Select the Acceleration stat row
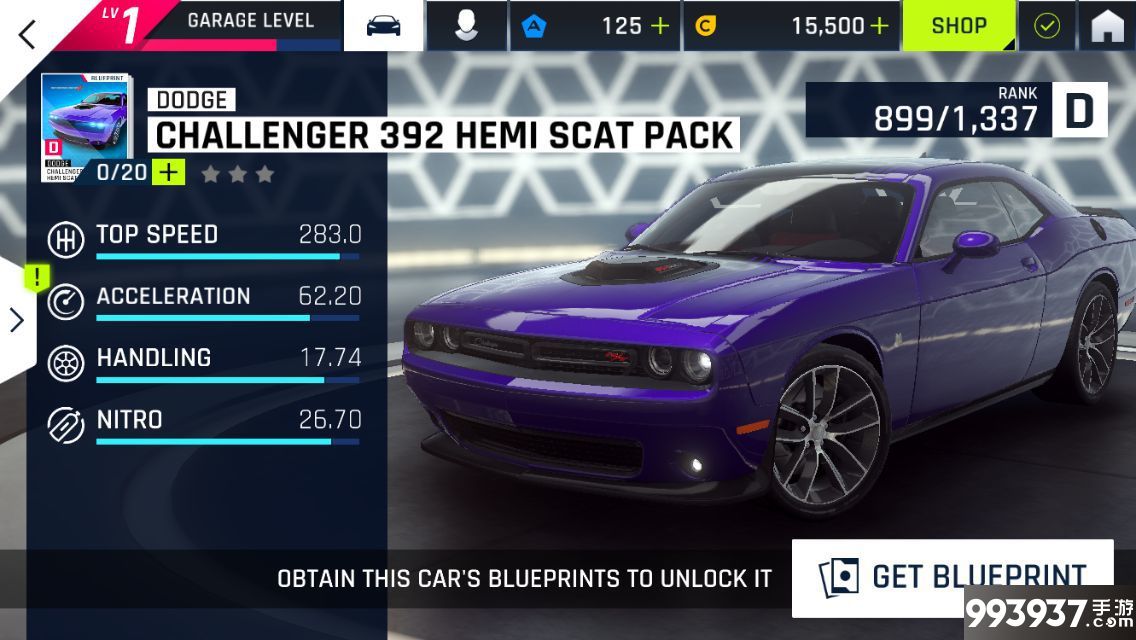This screenshot has width=1136, height=640. click(x=204, y=300)
